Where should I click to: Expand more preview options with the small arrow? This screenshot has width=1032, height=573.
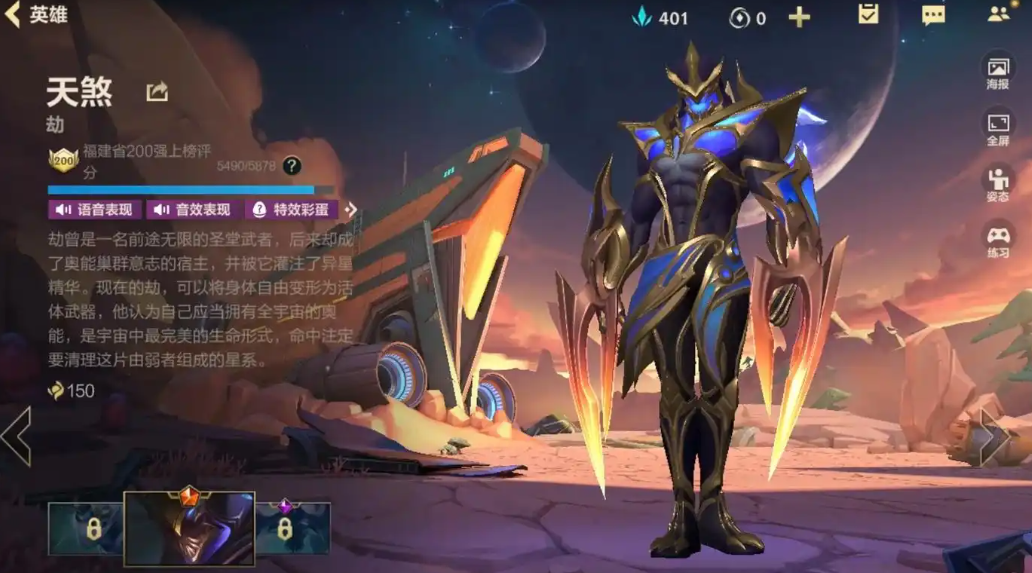pos(351,209)
